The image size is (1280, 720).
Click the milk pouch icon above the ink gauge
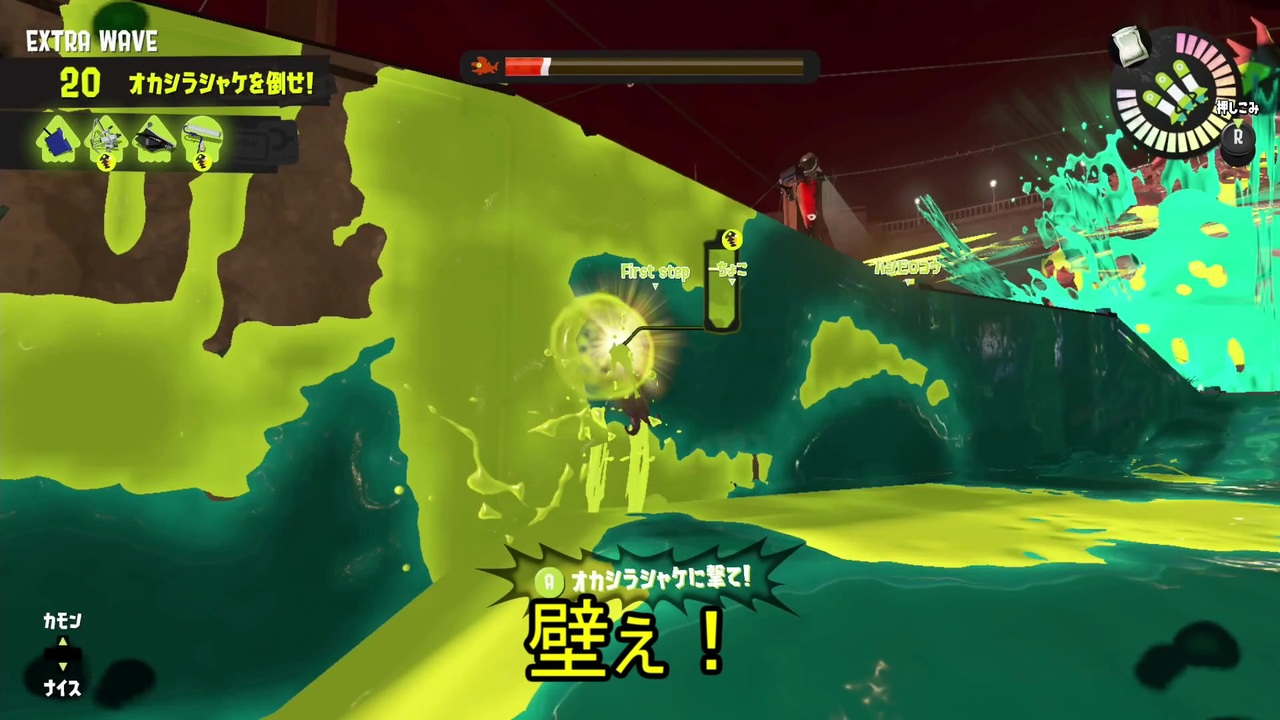coord(1128,45)
